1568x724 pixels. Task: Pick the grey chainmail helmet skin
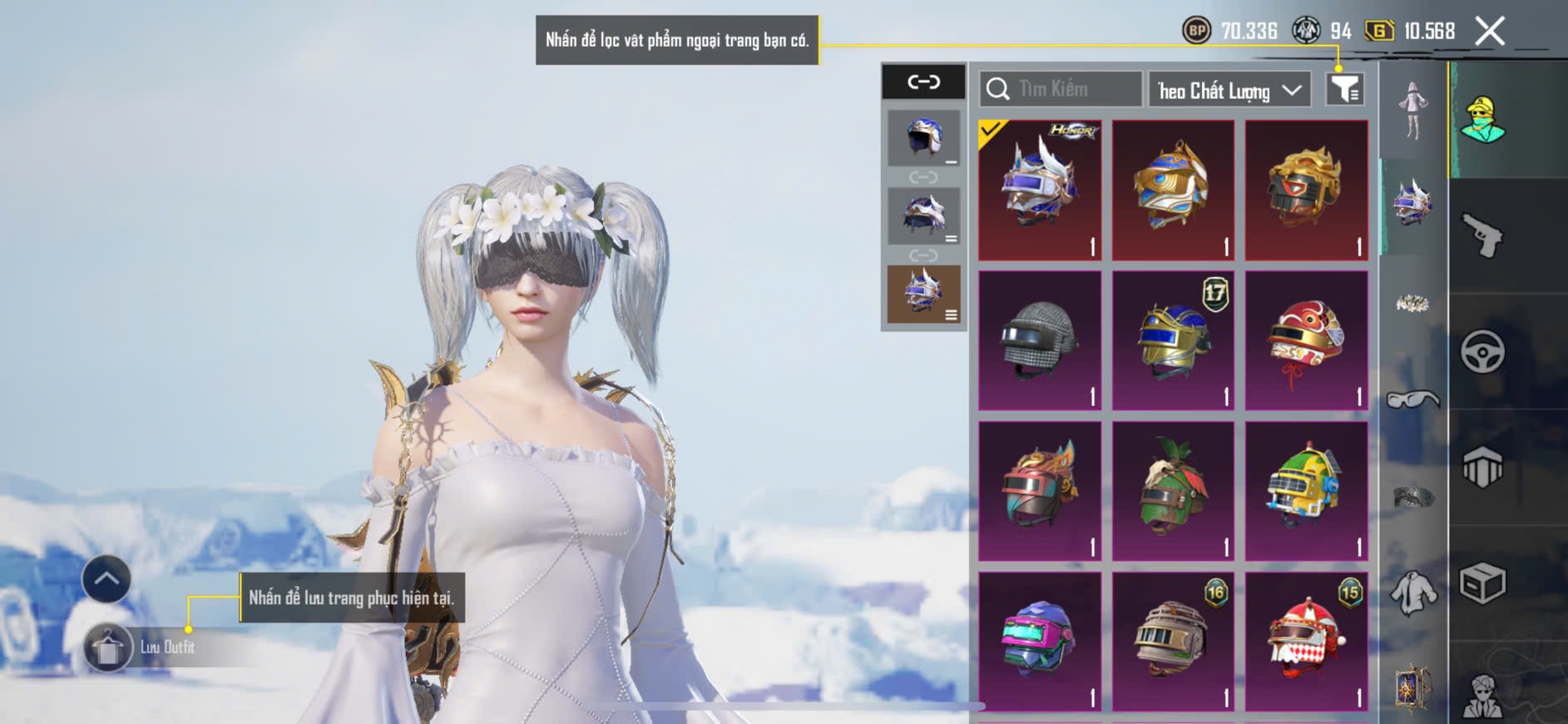[1040, 340]
